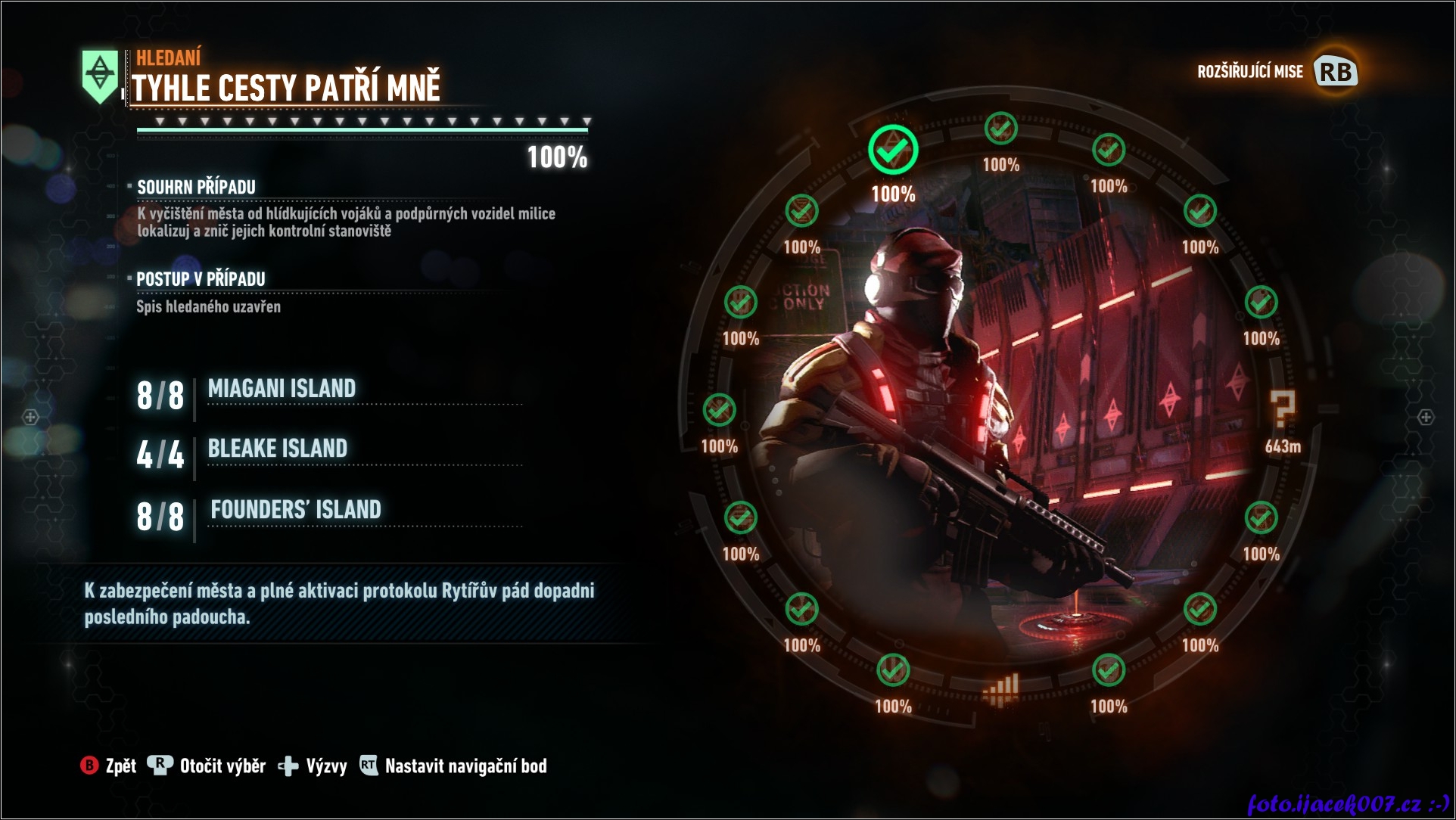The width and height of the screenshot is (1456, 820).
Task: Open the Miagani Island row
Action: tap(282, 390)
